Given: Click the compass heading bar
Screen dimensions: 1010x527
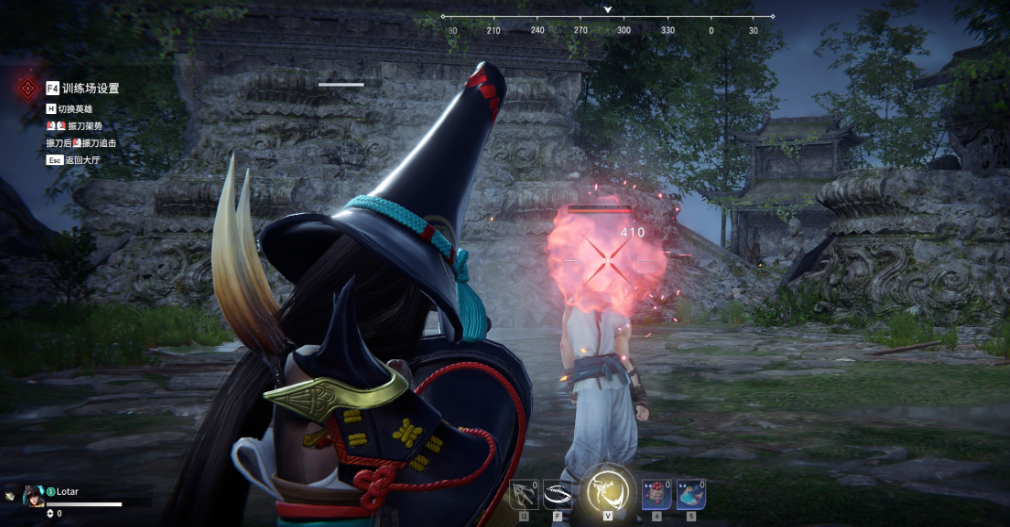Looking at the screenshot, I should (607, 17).
